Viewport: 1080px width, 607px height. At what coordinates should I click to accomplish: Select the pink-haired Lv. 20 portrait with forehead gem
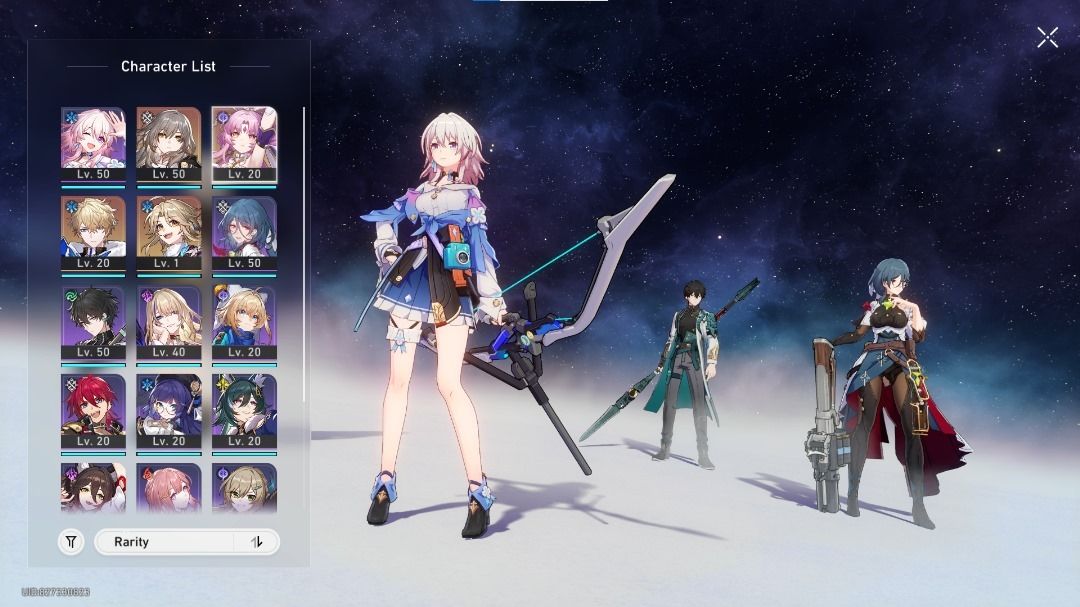coord(244,144)
